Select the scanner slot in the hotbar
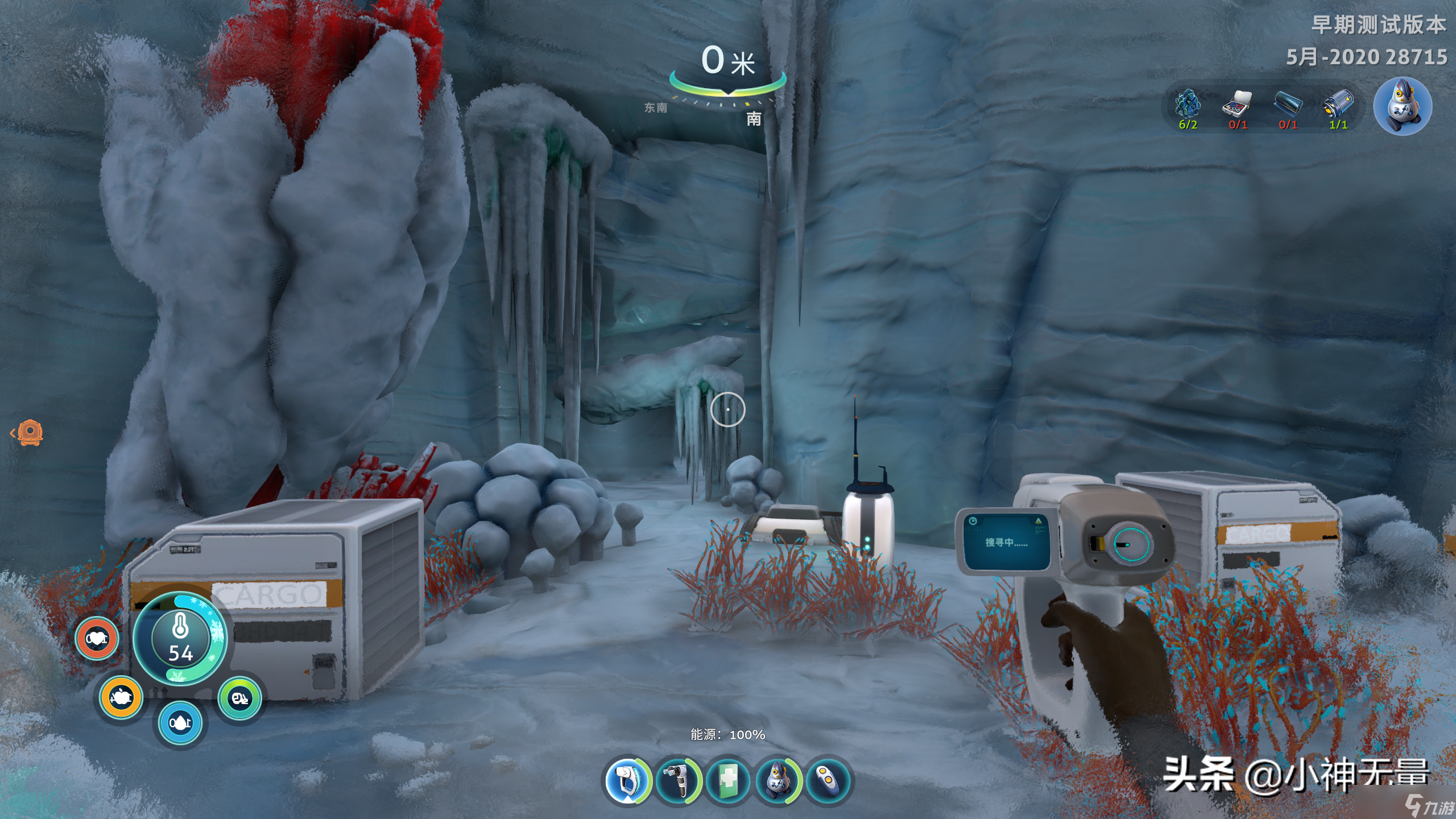The height and width of the screenshot is (819, 1456). click(x=627, y=780)
